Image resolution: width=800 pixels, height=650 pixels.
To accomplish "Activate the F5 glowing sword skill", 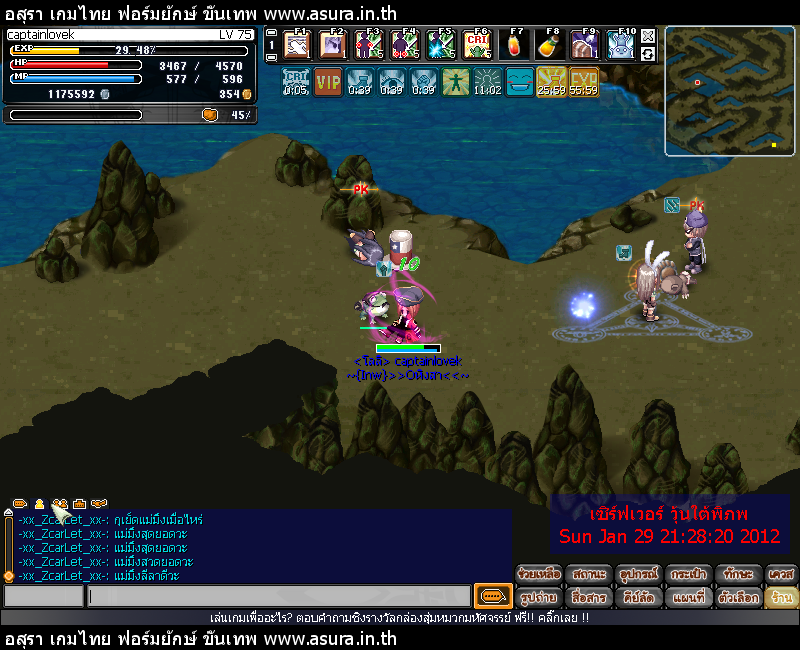I will tap(440, 45).
